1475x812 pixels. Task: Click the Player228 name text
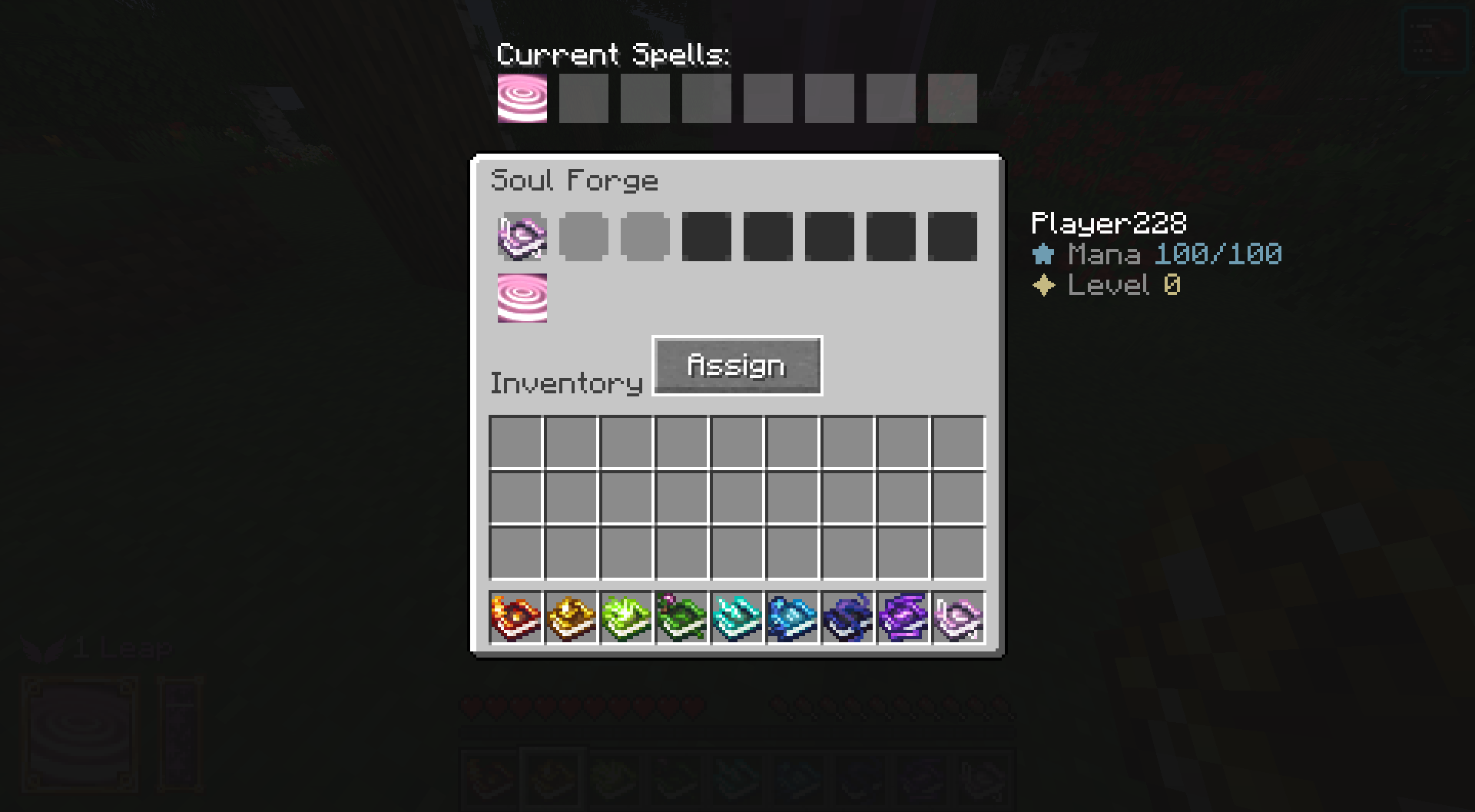coord(1109,224)
